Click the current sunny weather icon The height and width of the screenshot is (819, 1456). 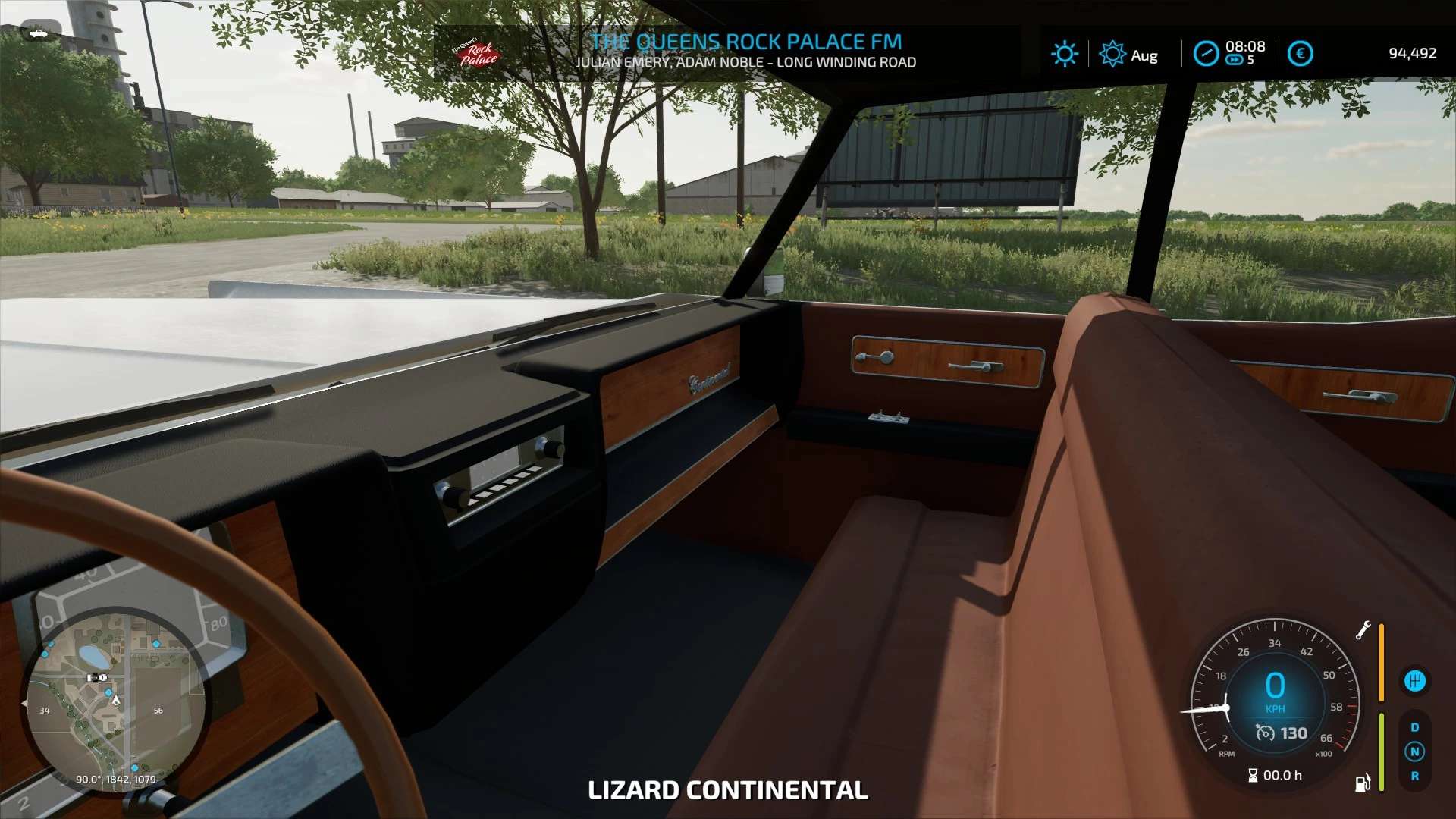1064,54
